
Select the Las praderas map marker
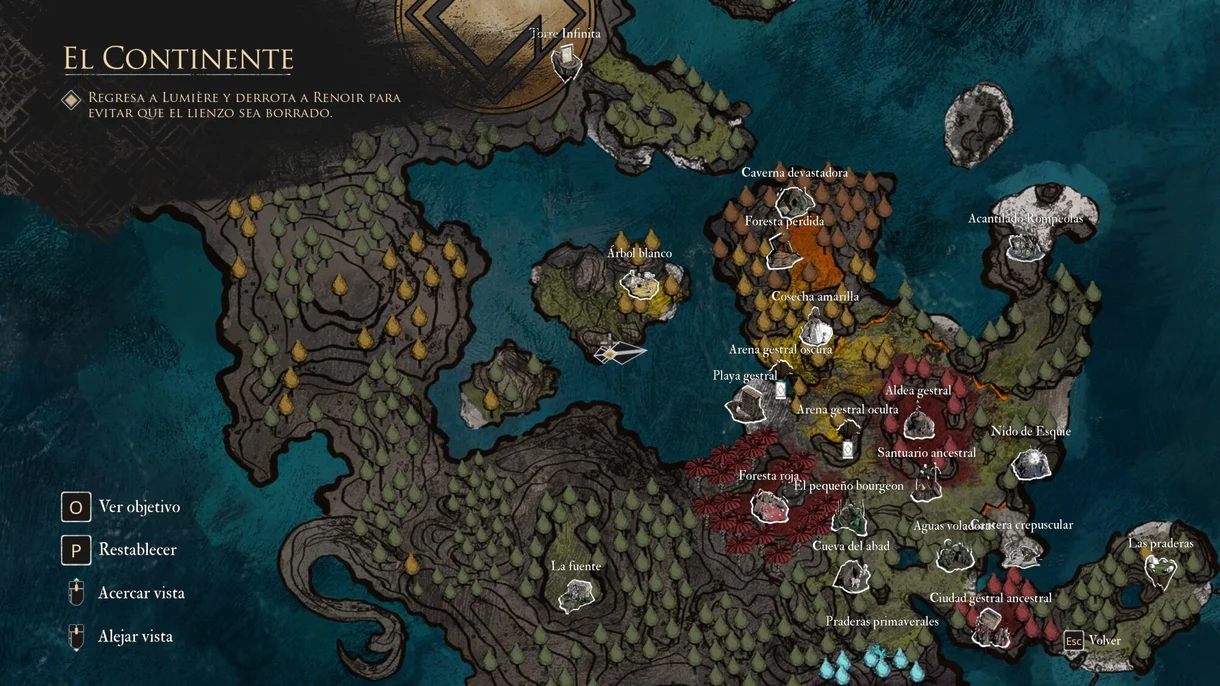pyautogui.click(x=1160, y=571)
